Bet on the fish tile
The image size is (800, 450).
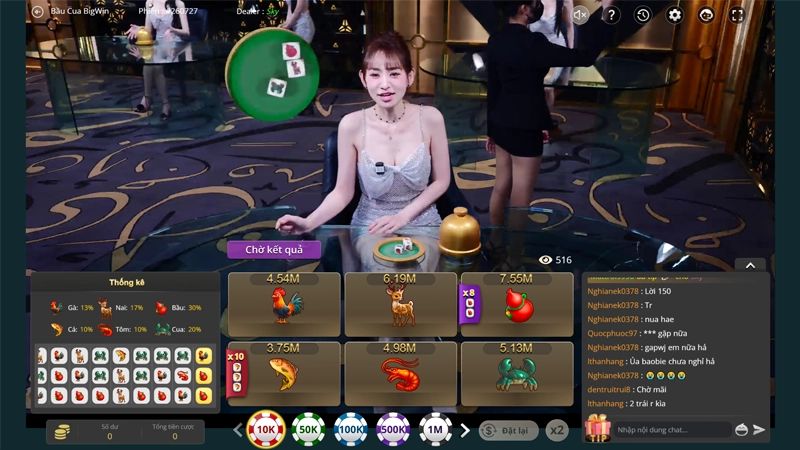[x=285, y=373]
